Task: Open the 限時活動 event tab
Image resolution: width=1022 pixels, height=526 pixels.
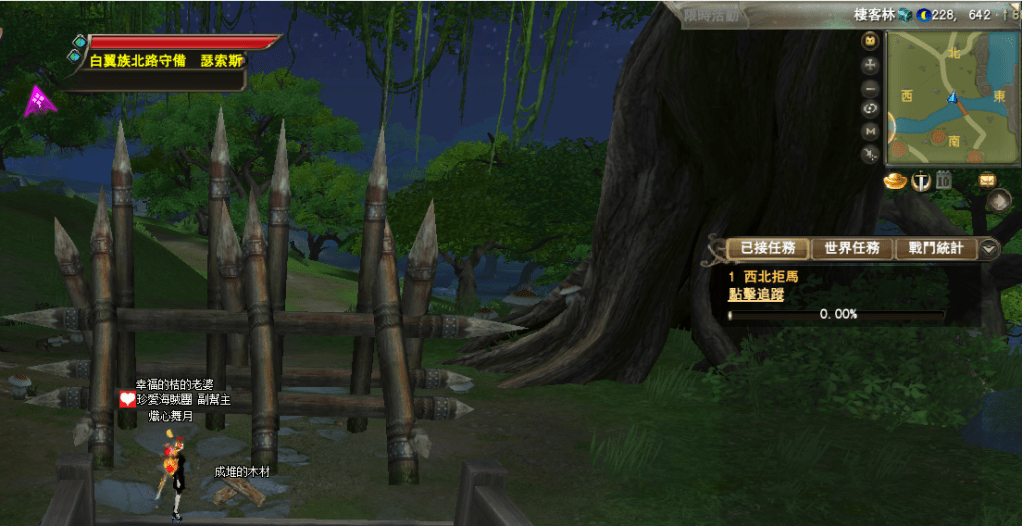Action: tap(711, 14)
